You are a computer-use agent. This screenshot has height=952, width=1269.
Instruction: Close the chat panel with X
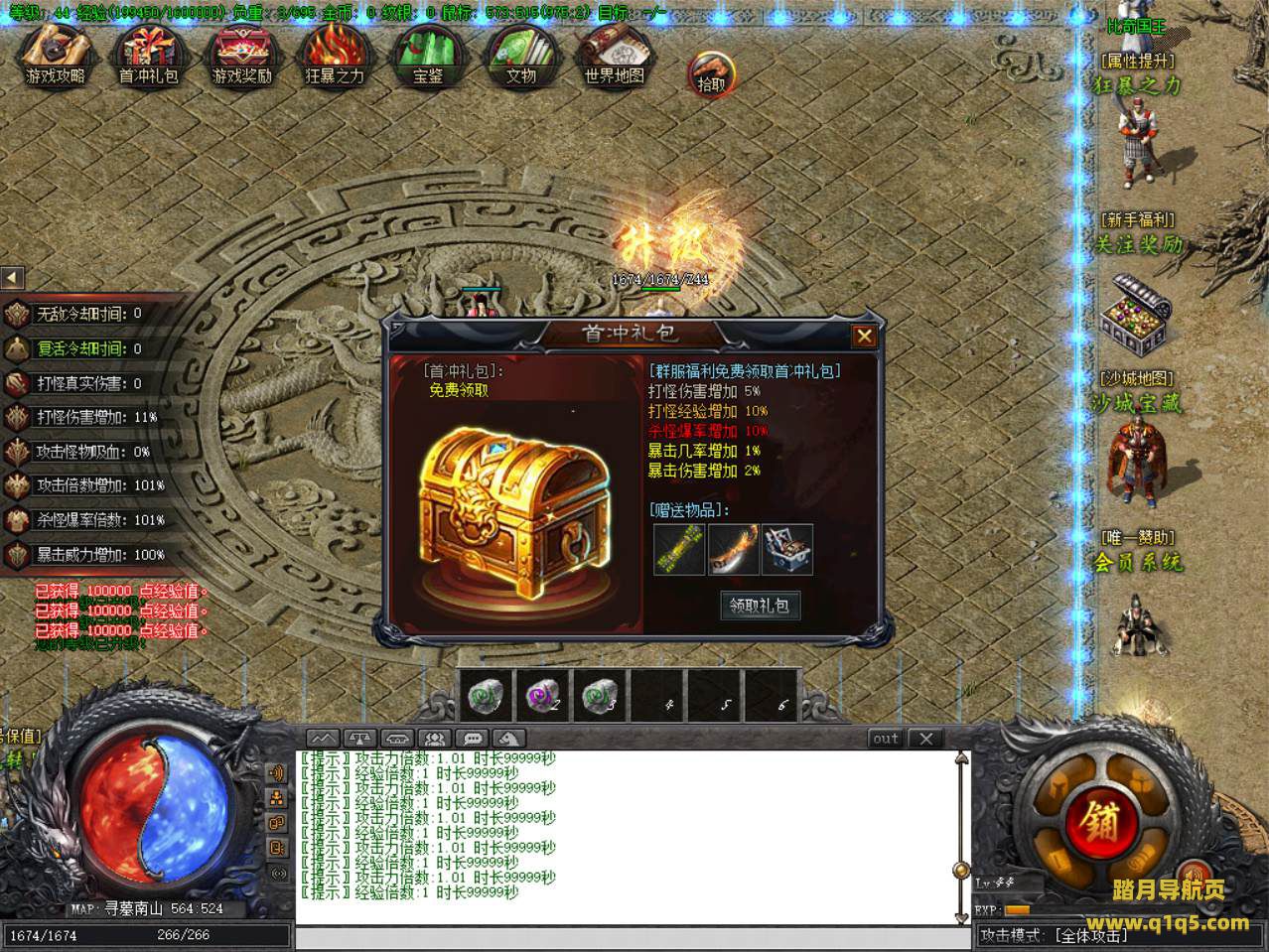925,739
